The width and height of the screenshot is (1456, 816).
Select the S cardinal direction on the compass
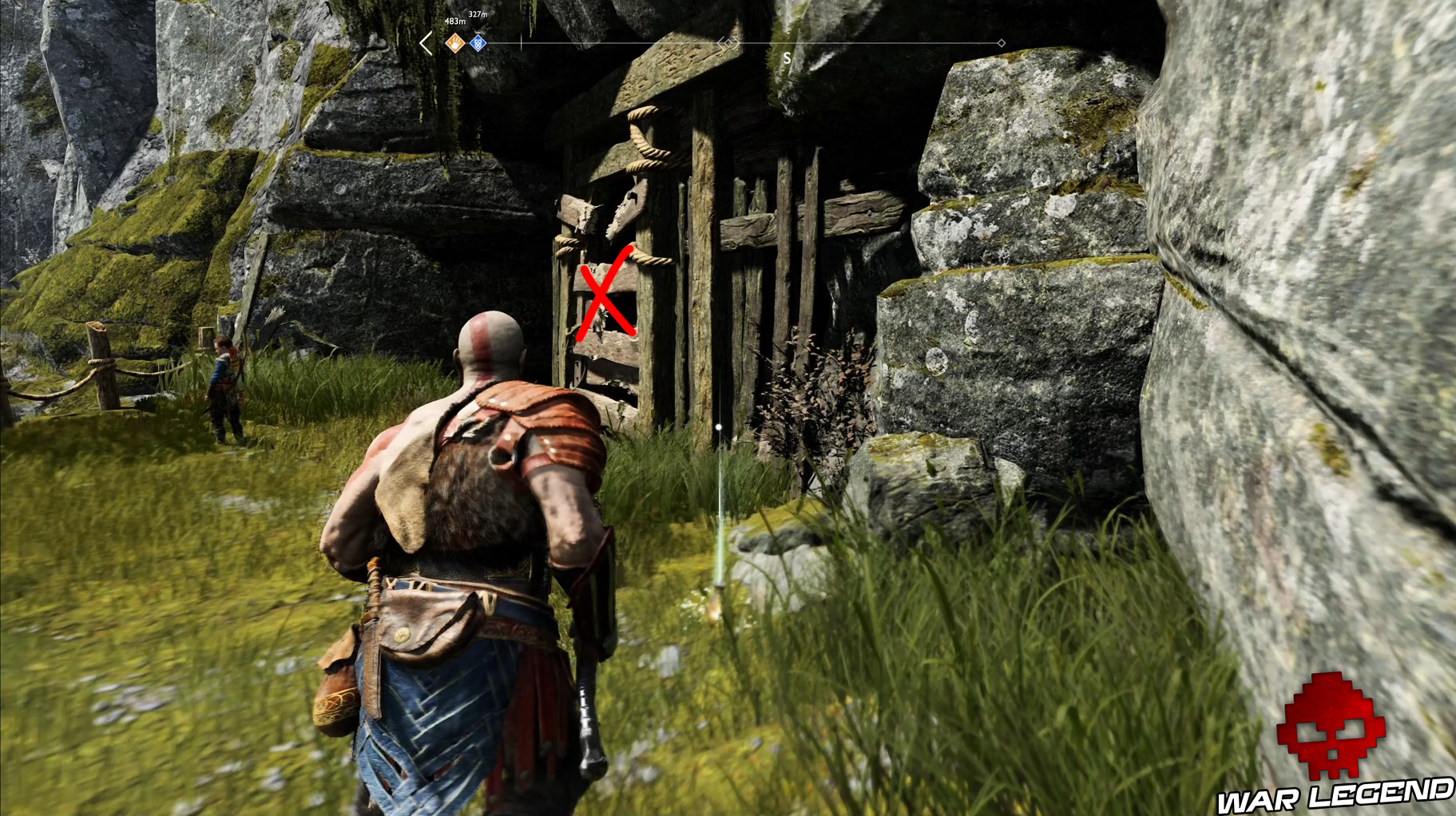coord(787,57)
